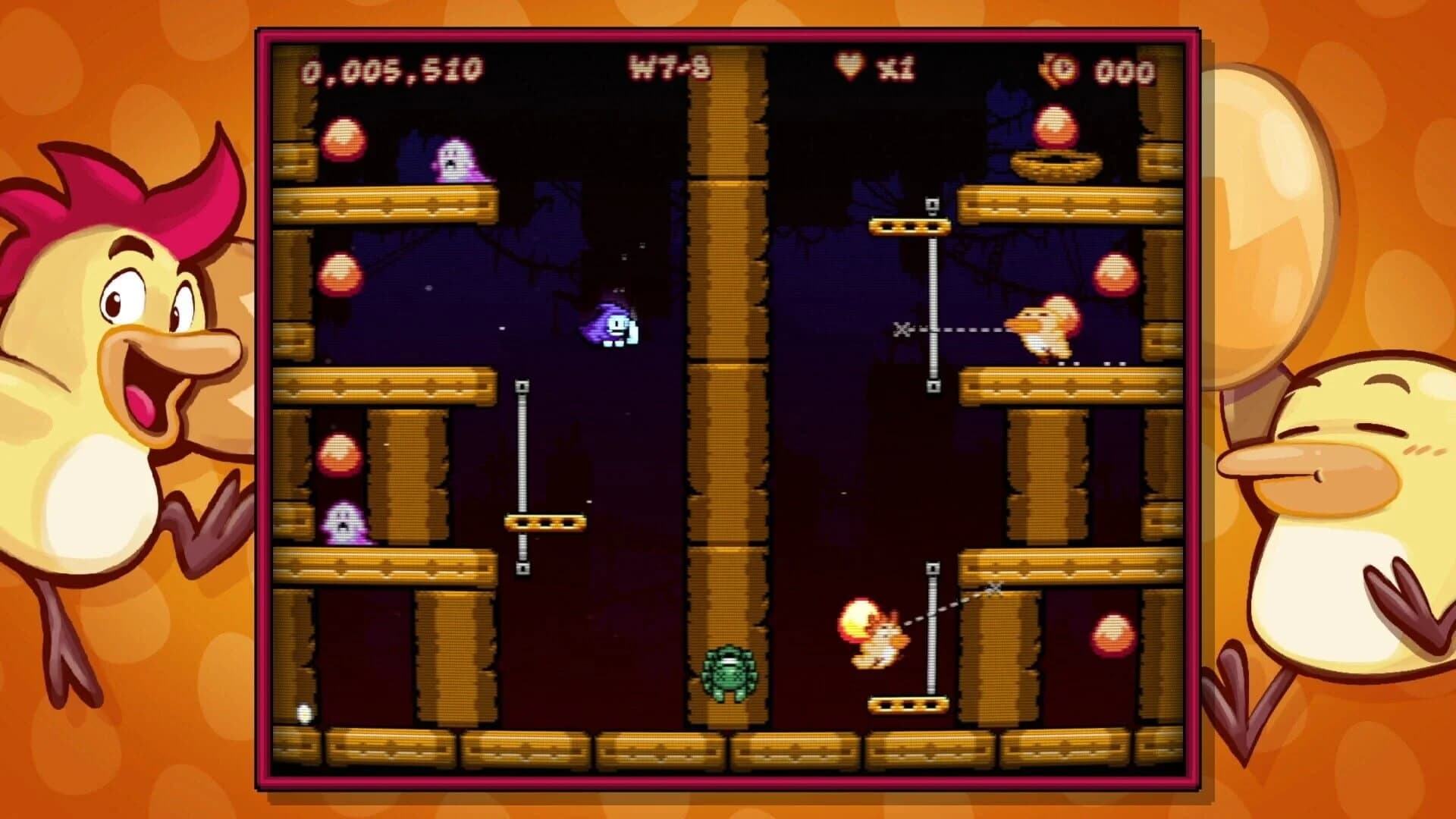Click the X marker on the dashed sight line
1456x819 pixels.
click(x=902, y=331)
